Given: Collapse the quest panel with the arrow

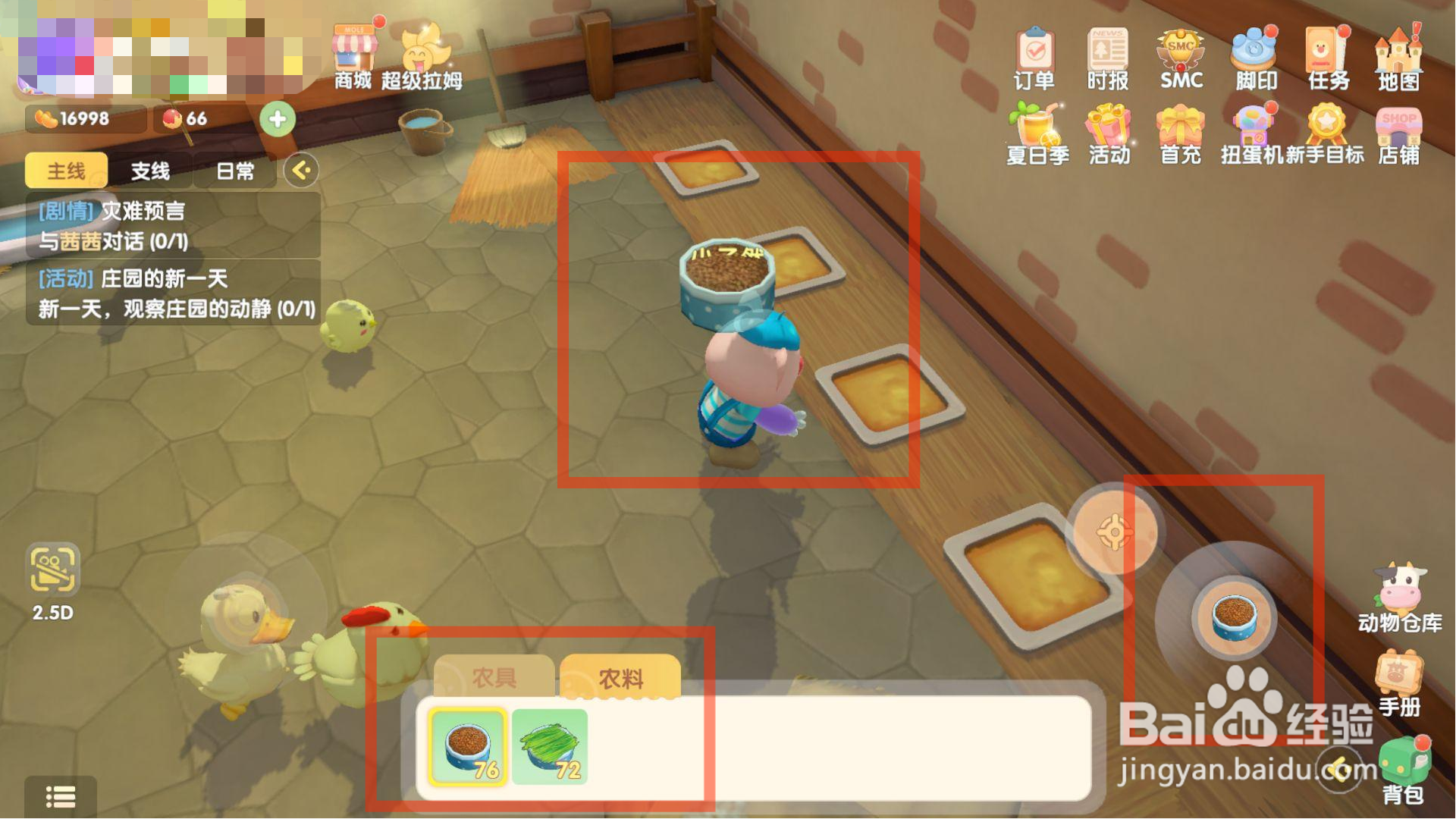Looking at the screenshot, I should [300, 171].
